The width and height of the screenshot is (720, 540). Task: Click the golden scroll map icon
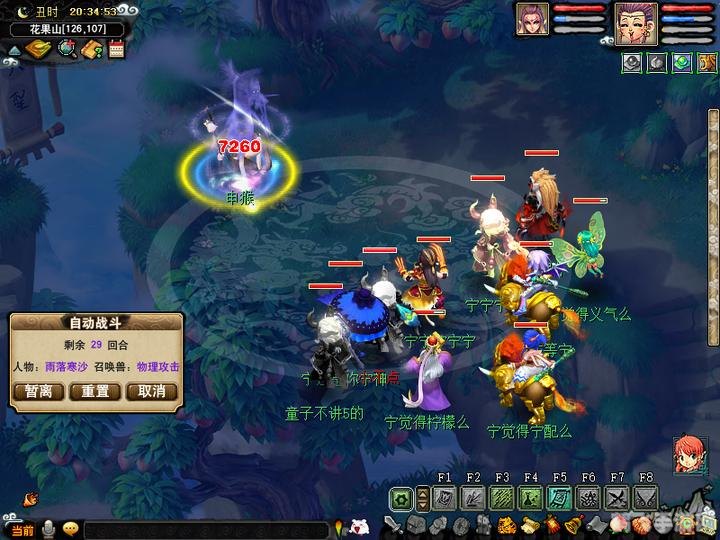(39, 50)
